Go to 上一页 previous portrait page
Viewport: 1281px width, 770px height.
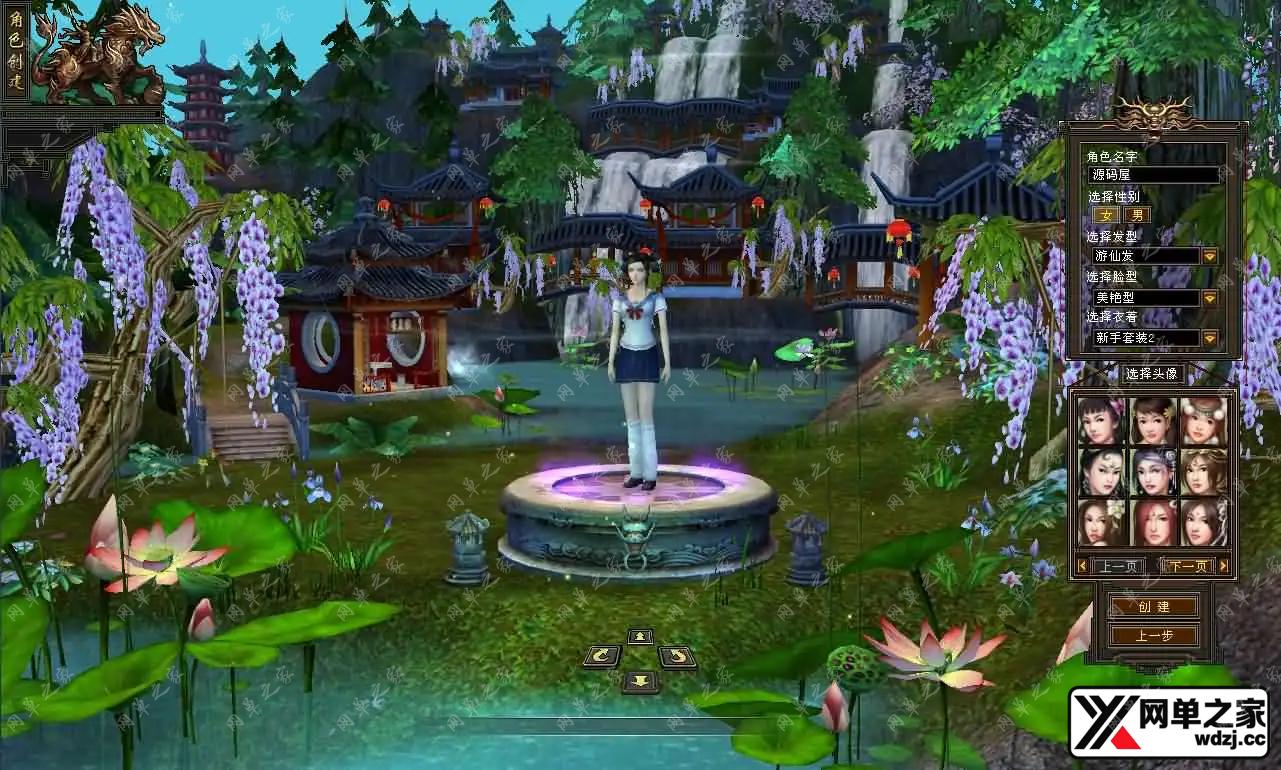coord(1118,566)
